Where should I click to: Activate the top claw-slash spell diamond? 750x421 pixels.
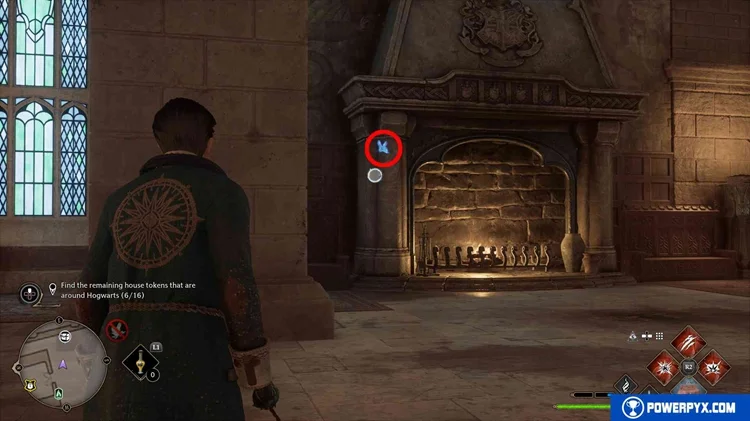[689, 342]
